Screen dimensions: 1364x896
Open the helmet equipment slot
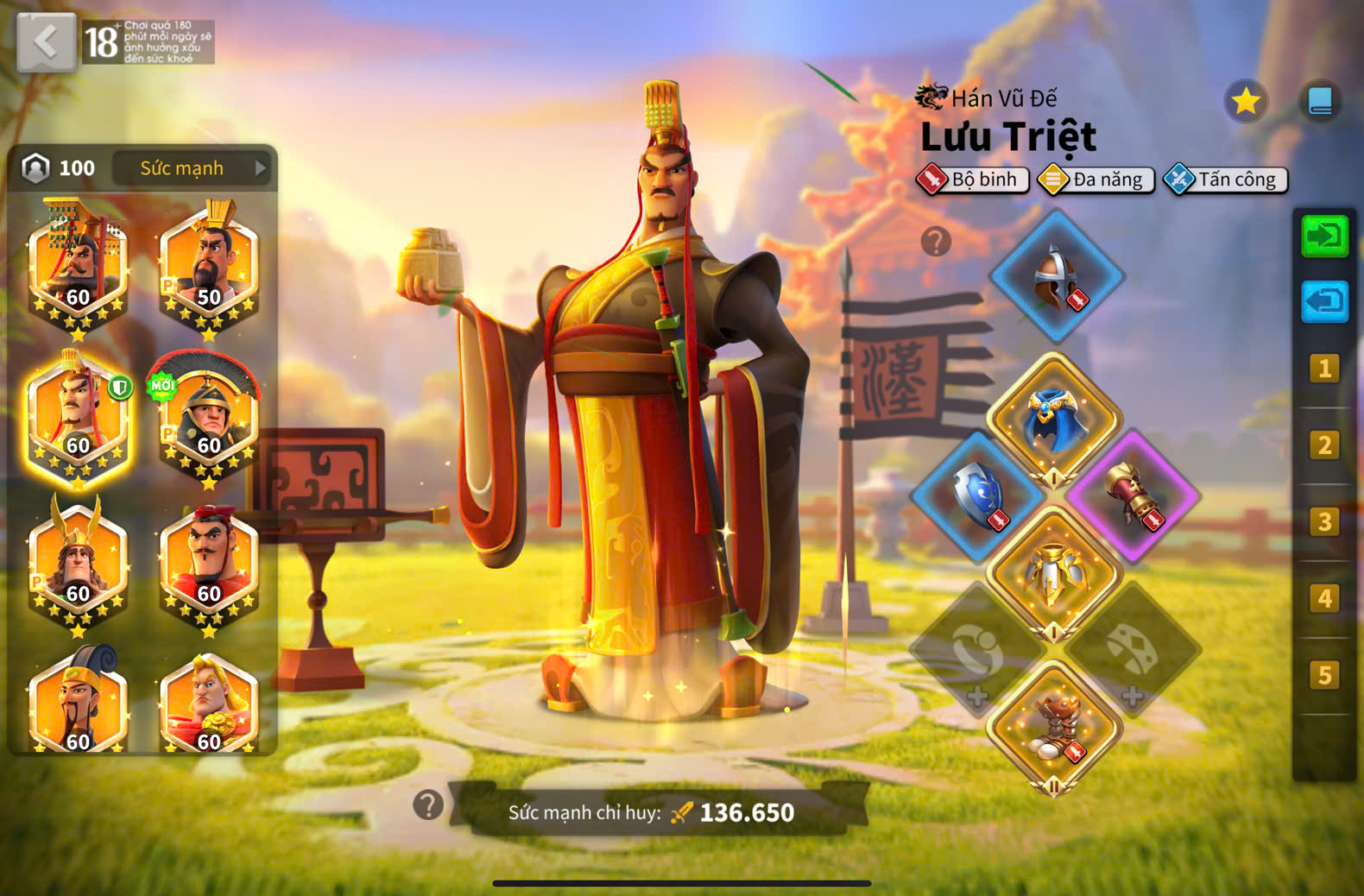(x=1056, y=277)
